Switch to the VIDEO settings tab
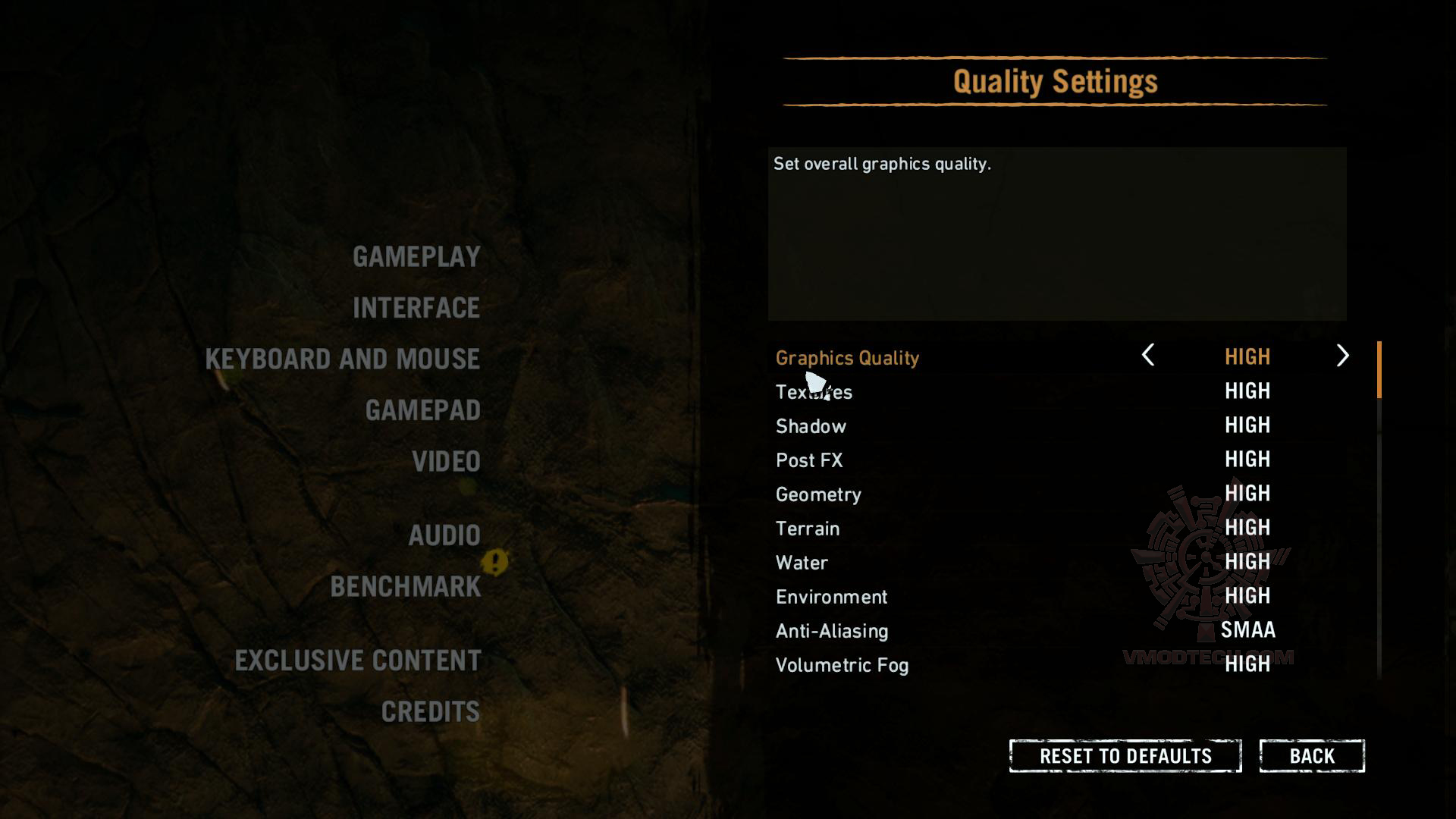This screenshot has height=819, width=1456. tap(446, 460)
